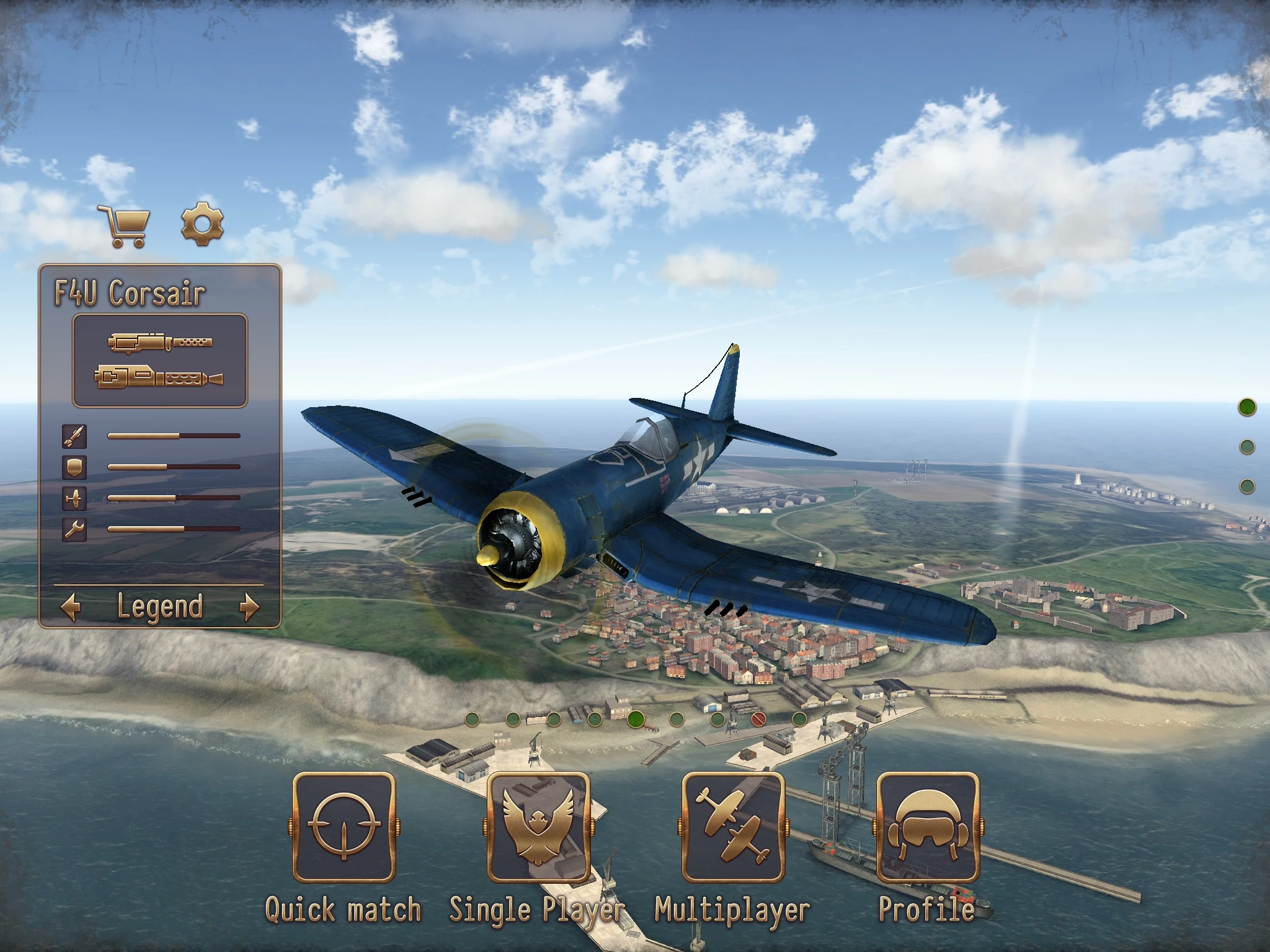Open the Single Player mode
Screen dimensions: 1270x952
click(538, 828)
